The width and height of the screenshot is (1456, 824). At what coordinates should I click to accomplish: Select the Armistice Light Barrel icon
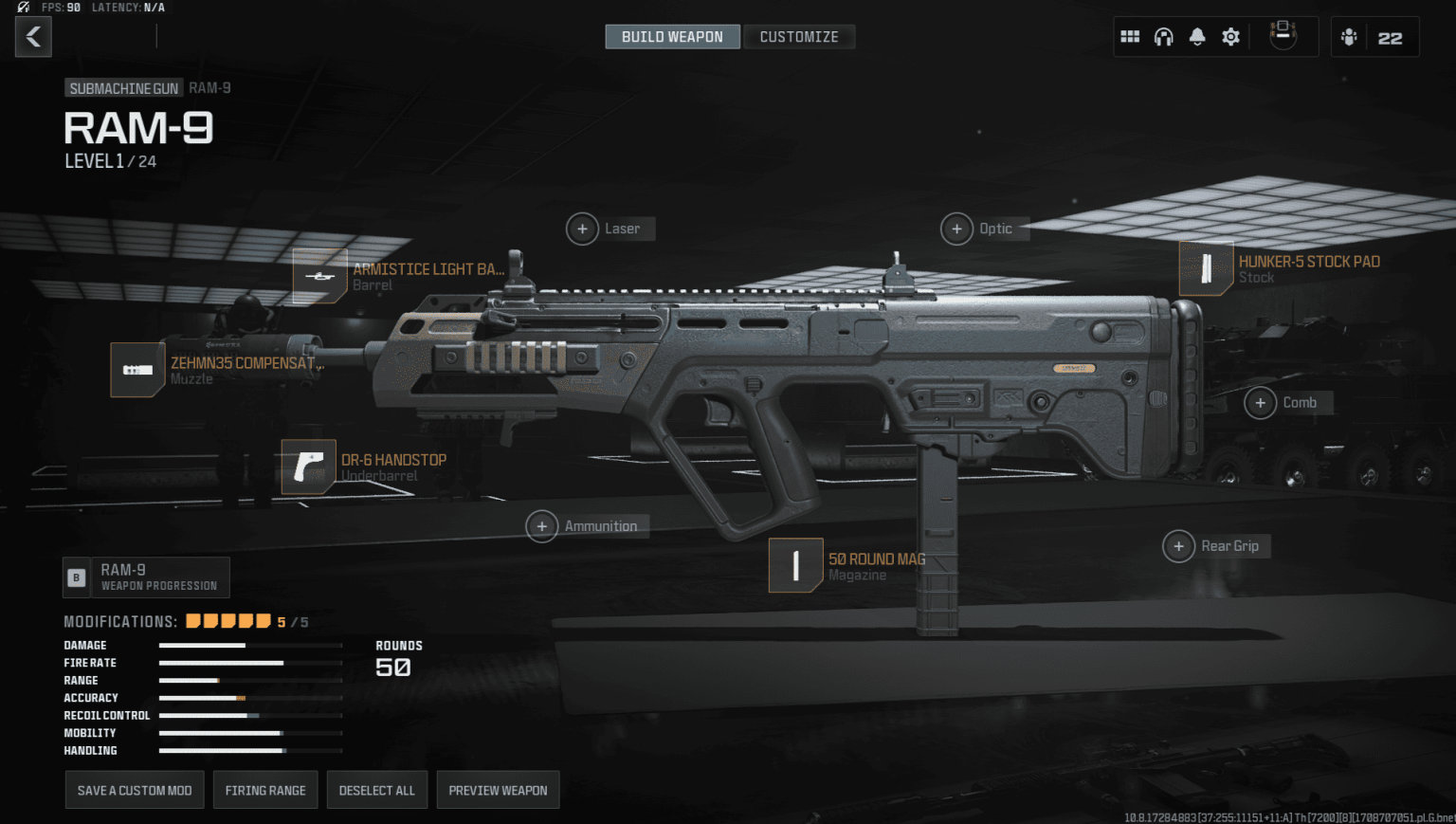click(320, 276)
